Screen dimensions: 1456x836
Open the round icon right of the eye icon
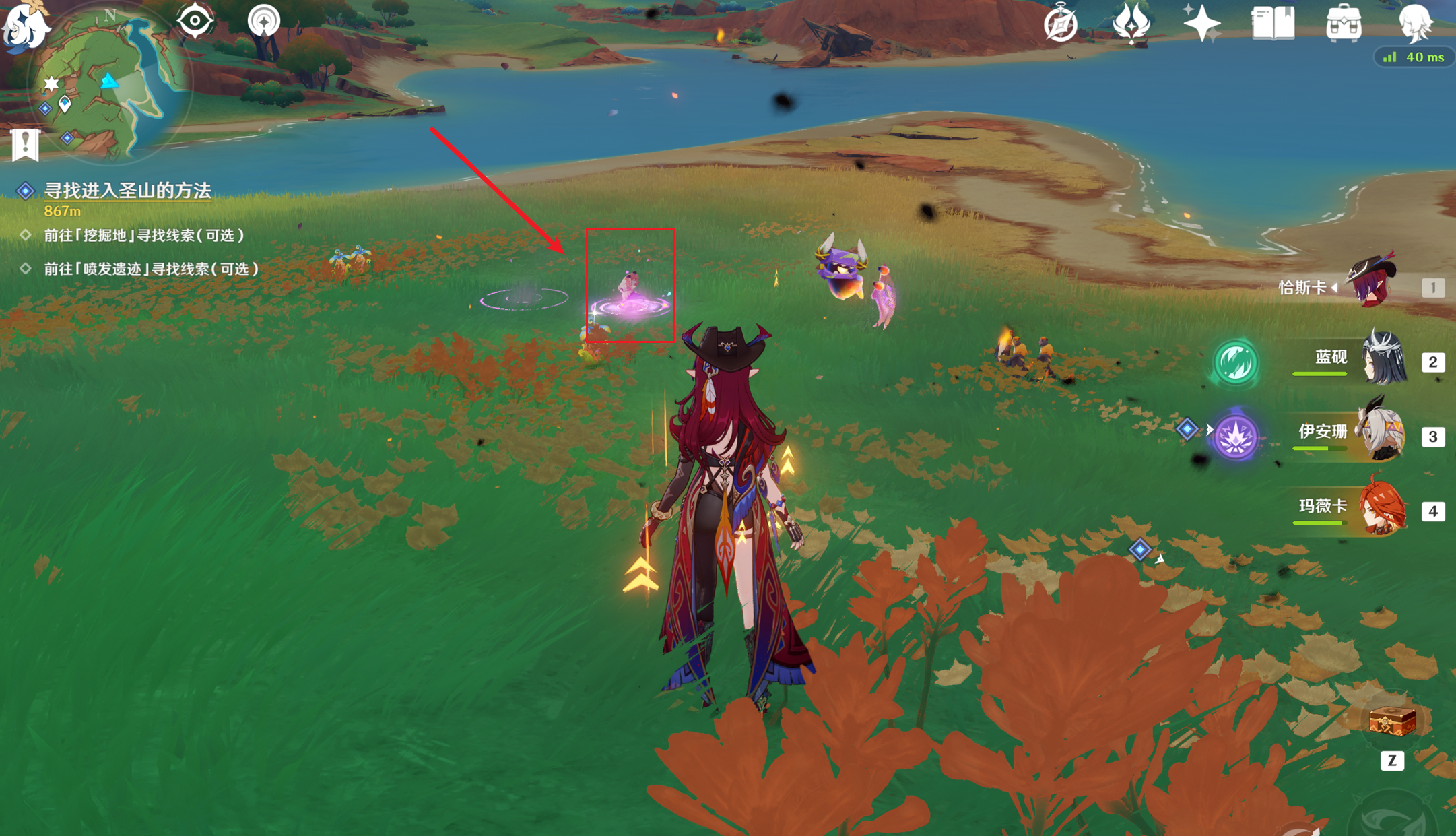(263, 22)
